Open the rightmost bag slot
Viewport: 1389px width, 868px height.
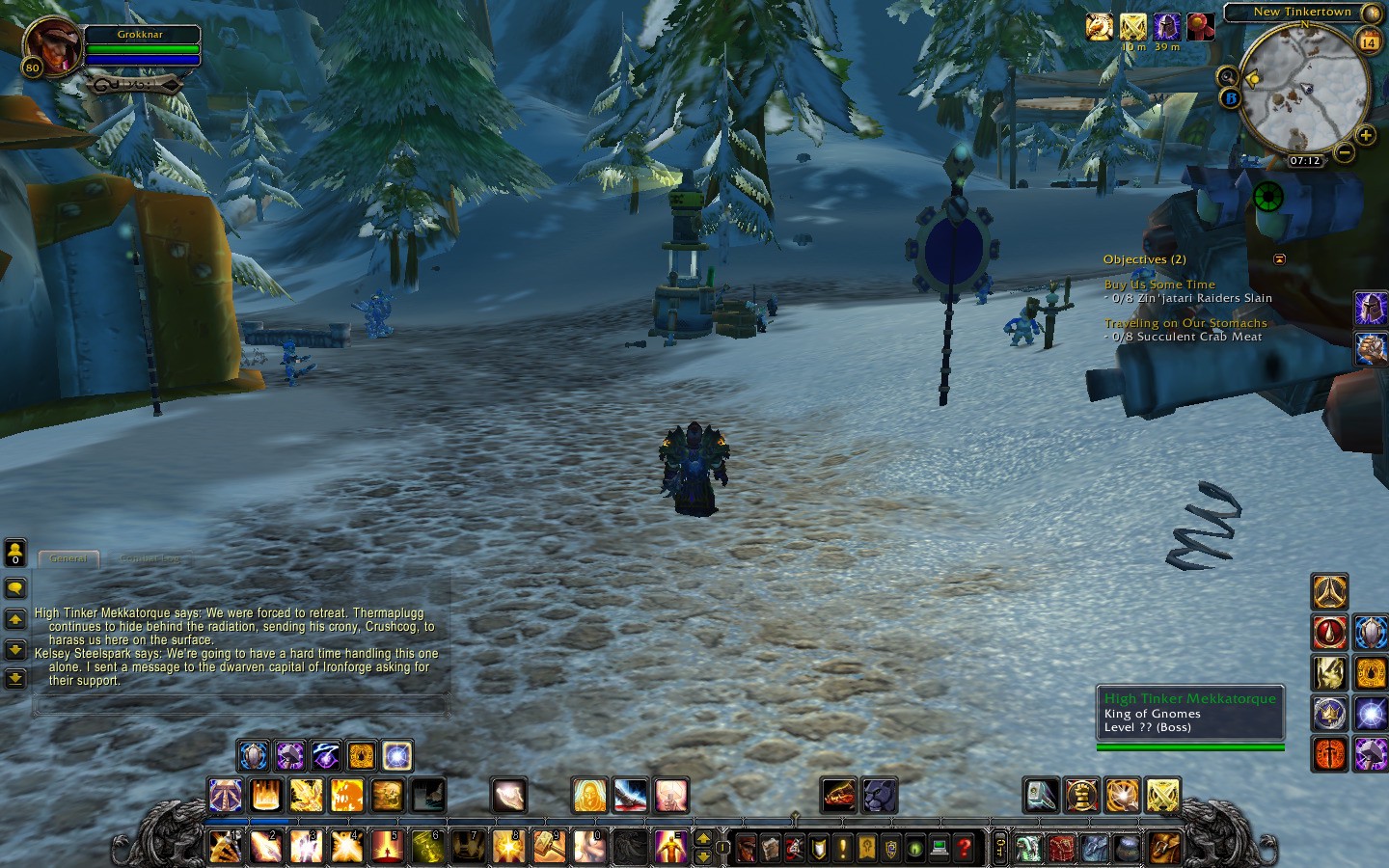pos(1165,848)
